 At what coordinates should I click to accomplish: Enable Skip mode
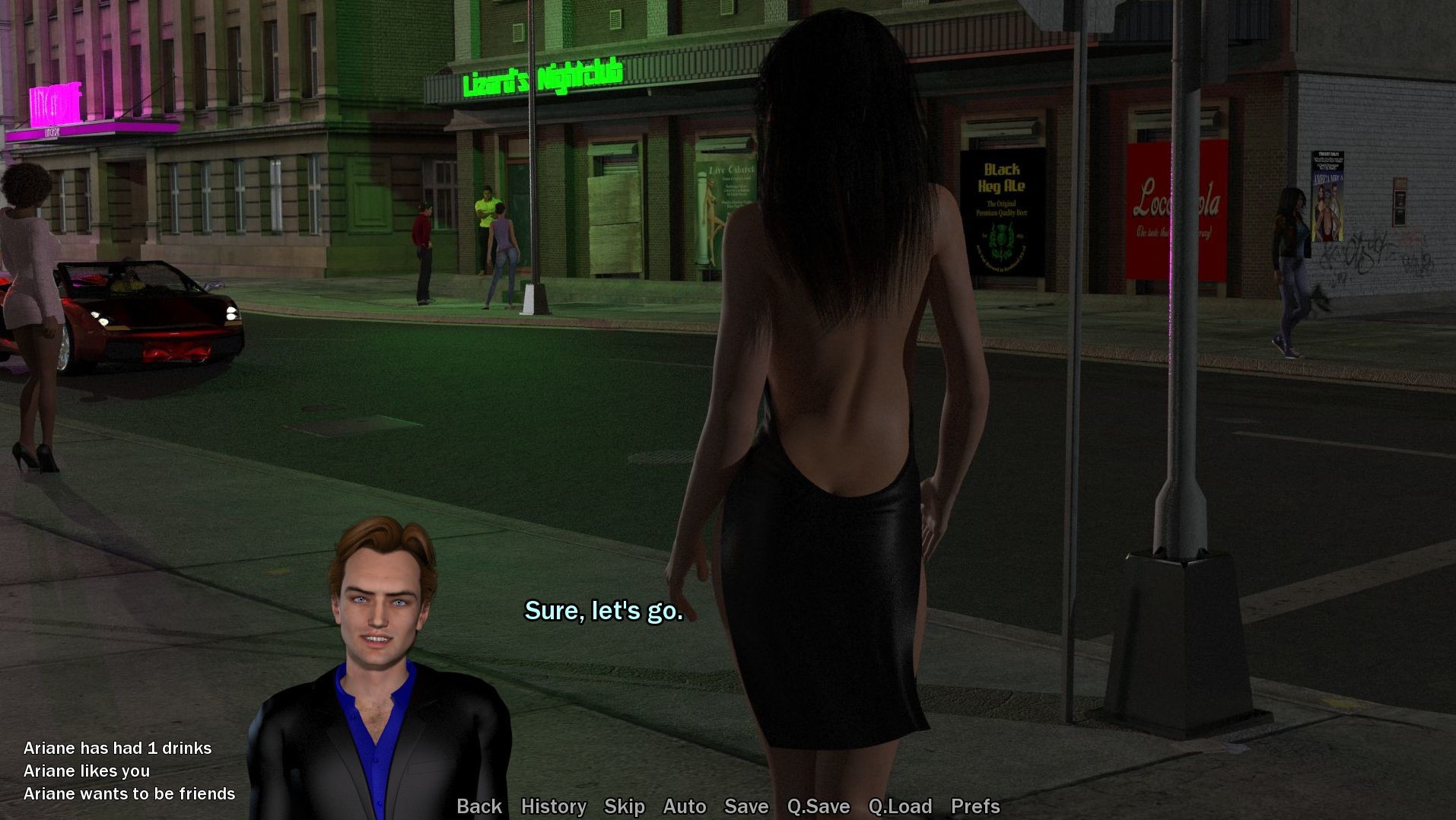click(x=624, y=806)
